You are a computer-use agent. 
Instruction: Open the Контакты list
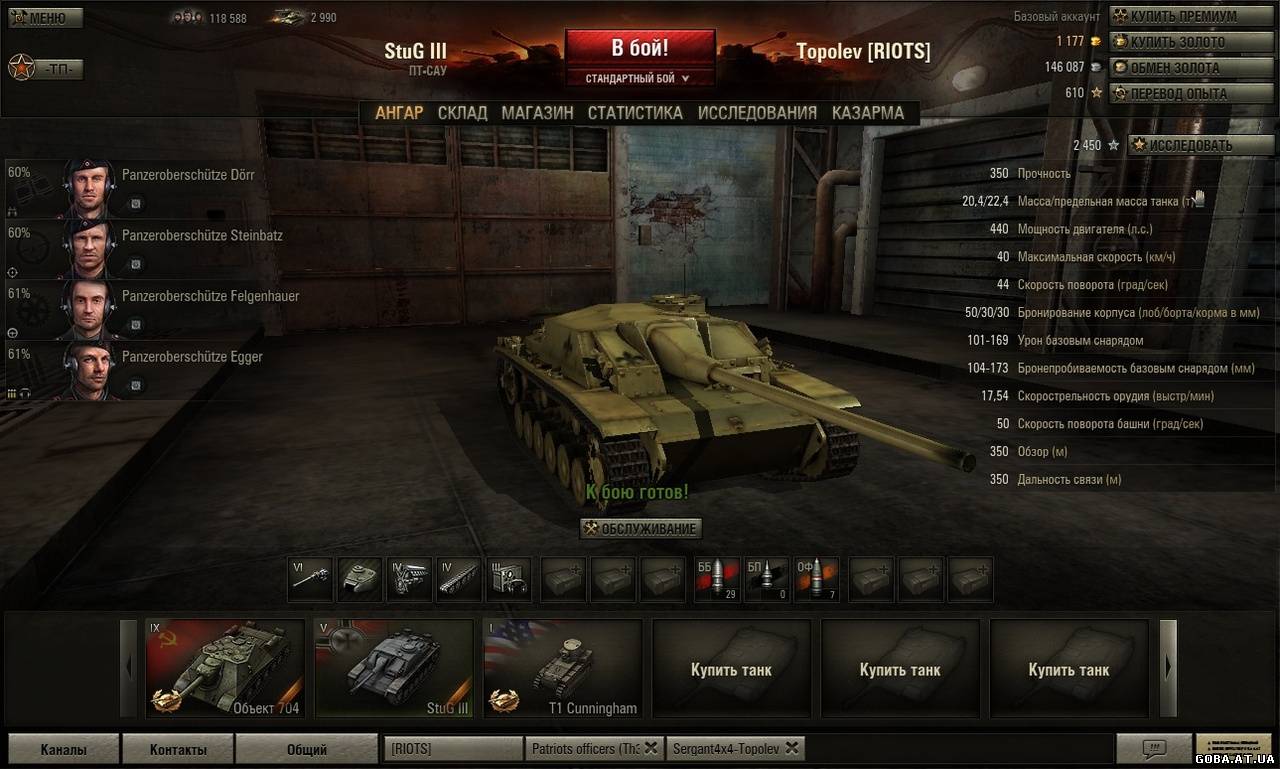(x=178, y=749)
